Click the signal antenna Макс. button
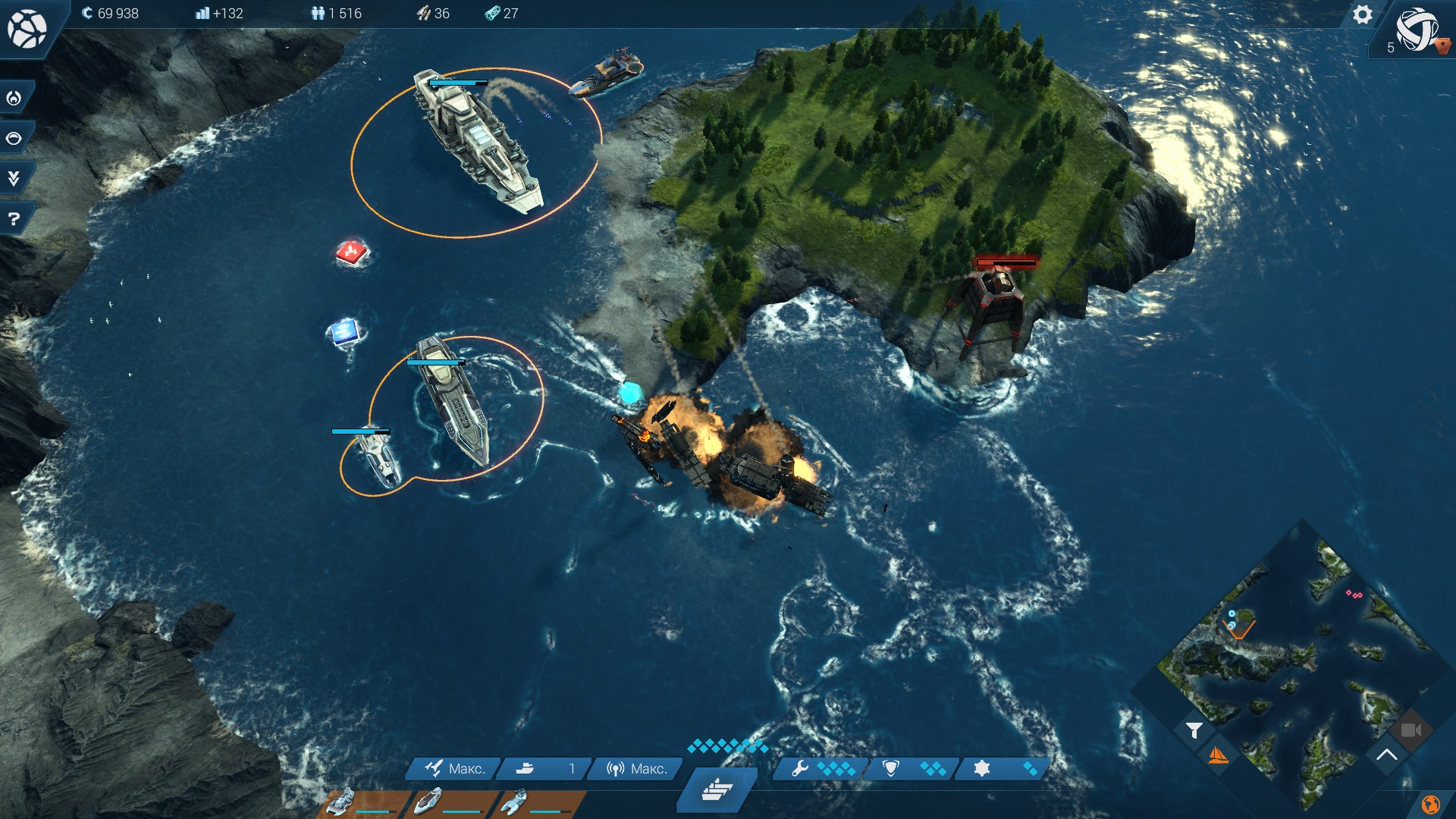Screen dimensions: 1456x819 (x=636, y=769)
